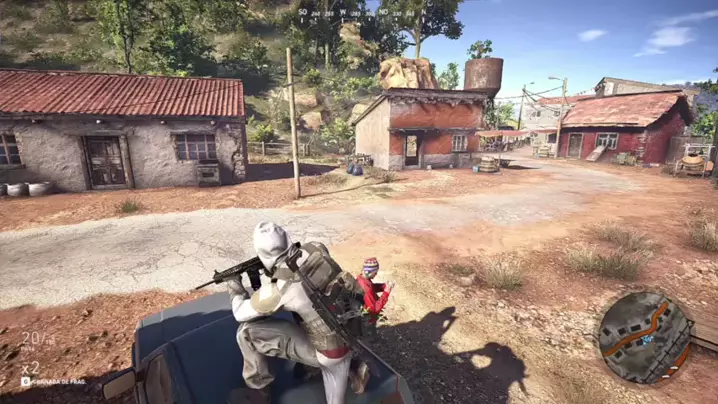
Task: Click the circular minimap
Action: (645, 337)
